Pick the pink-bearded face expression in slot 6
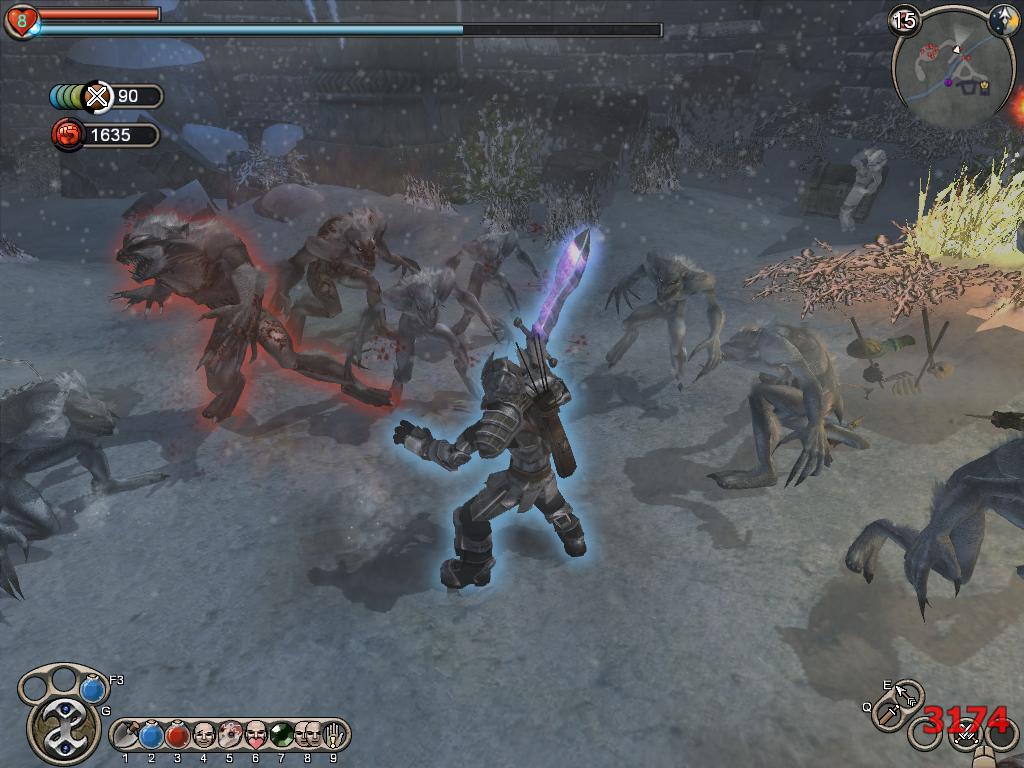 255,736
